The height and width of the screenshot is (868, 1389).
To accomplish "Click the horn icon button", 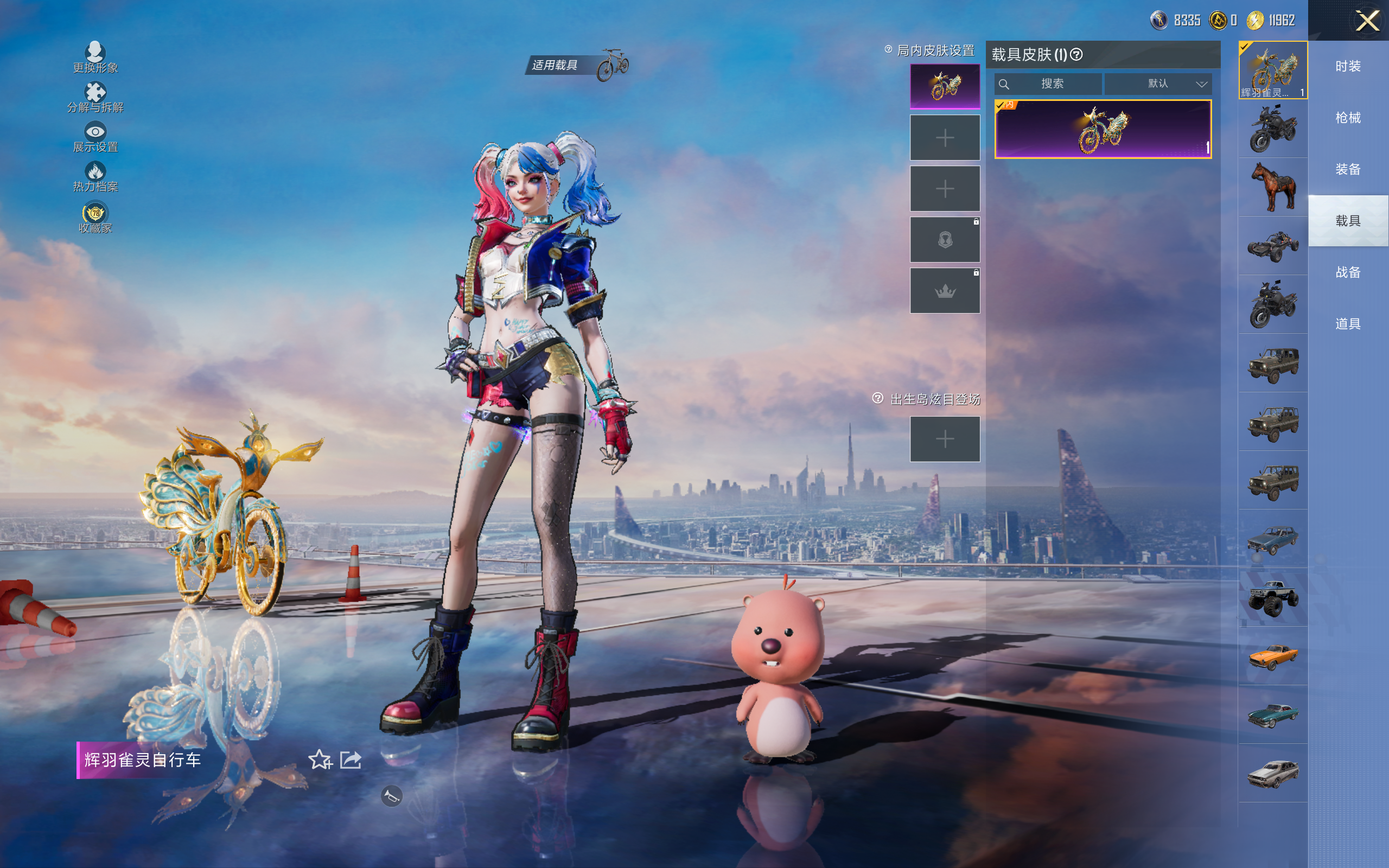I will [x=391, y=796].
